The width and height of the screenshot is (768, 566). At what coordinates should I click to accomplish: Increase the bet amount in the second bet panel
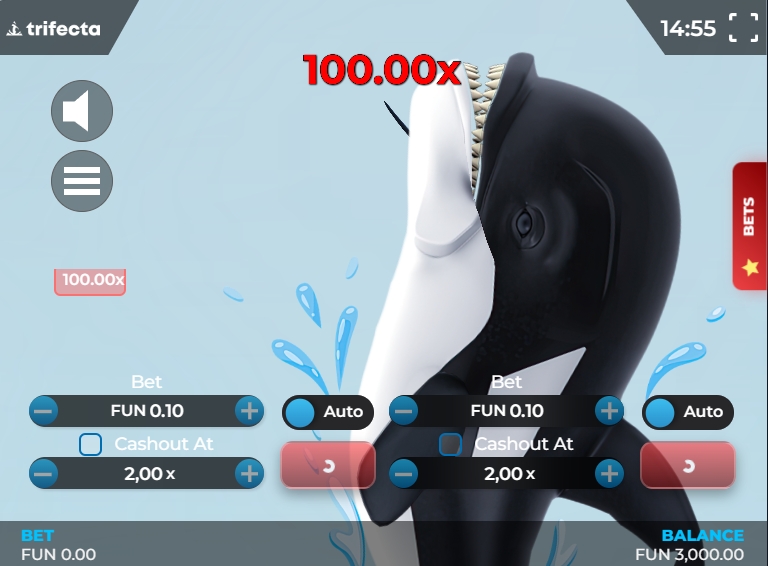609,410
